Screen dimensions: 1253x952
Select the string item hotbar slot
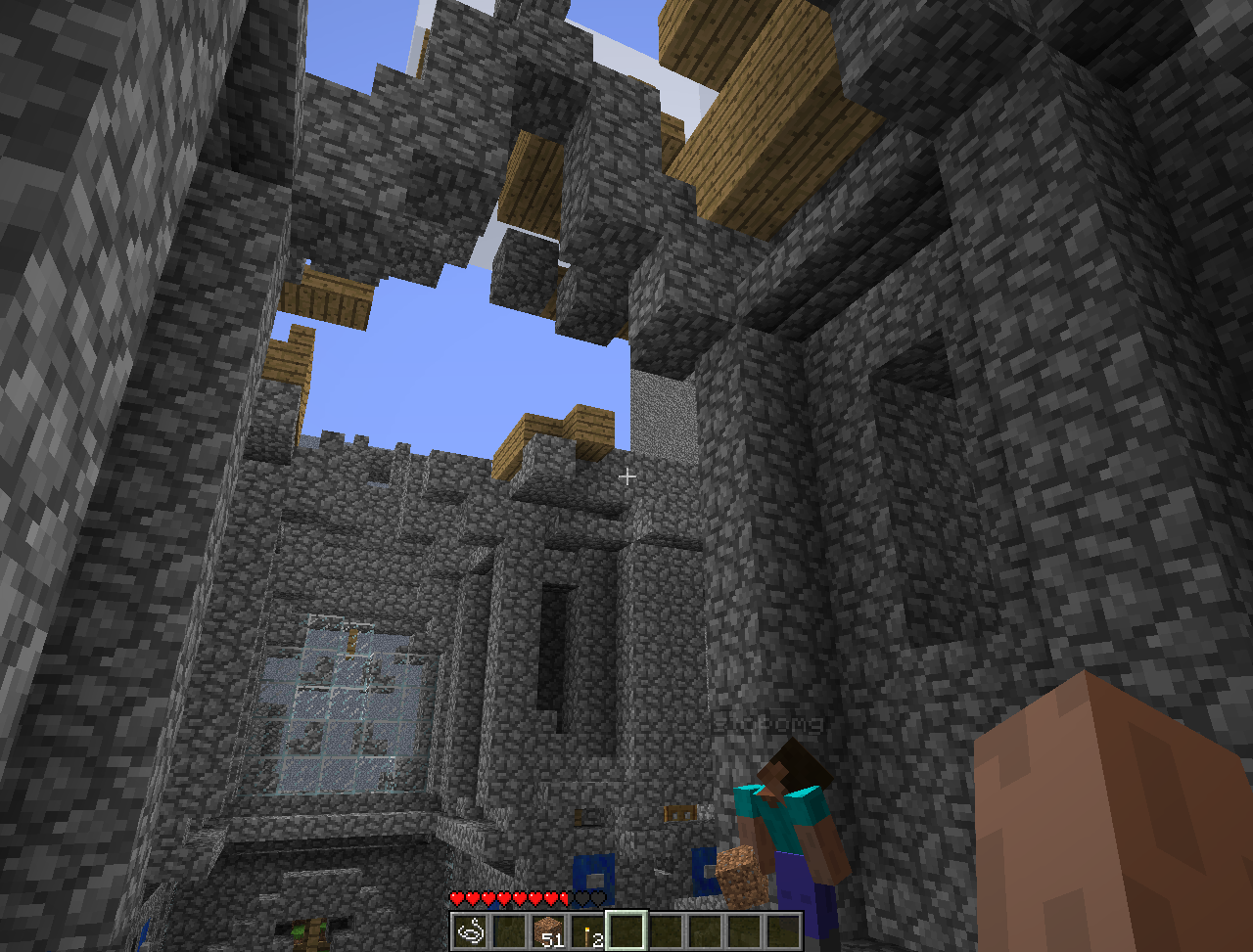[x=470, y=931]
